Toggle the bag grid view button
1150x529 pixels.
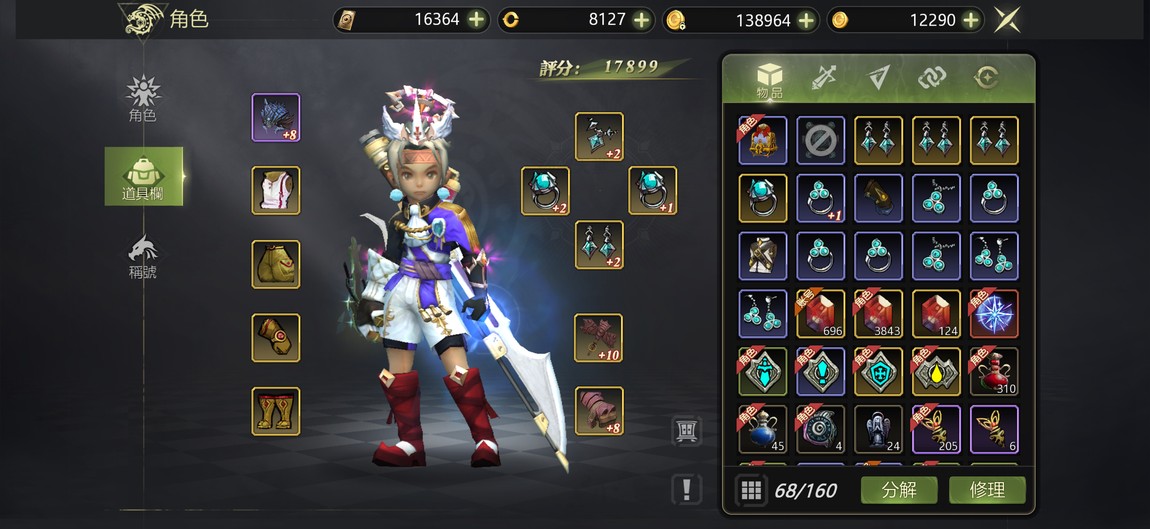click(x=752, y=490)
